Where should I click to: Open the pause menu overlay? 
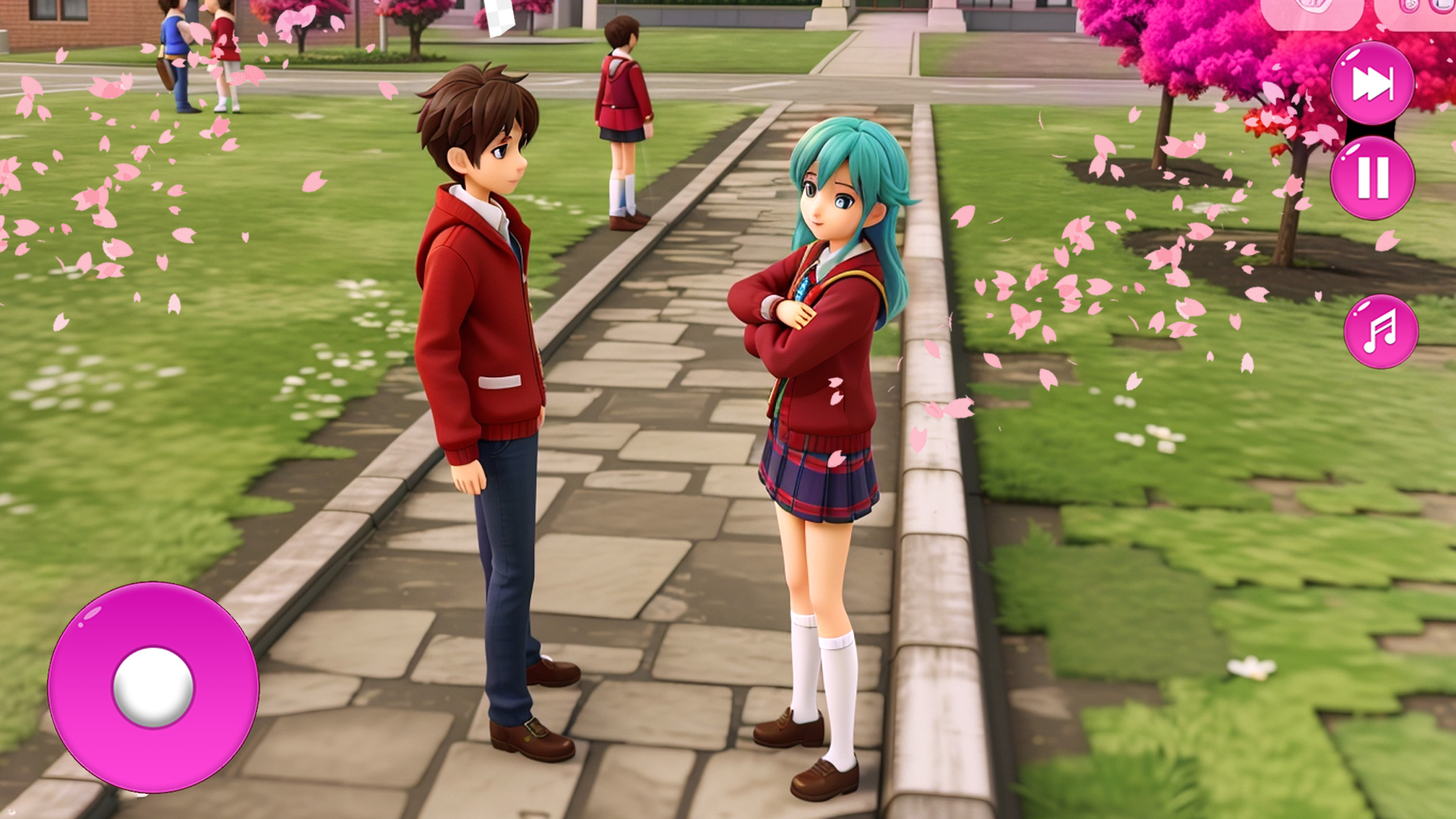[1374, 180]
